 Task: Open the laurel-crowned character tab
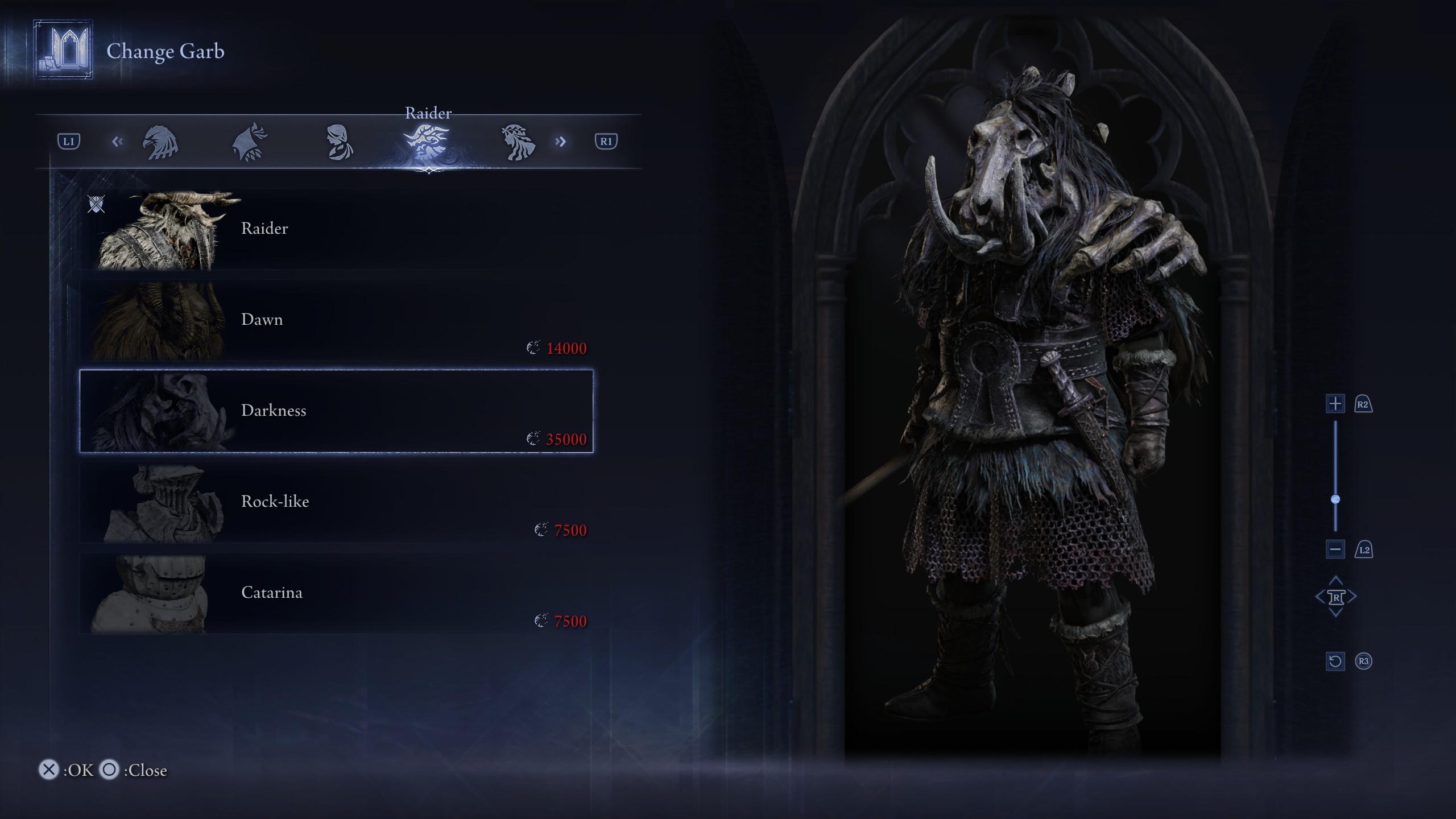pyautogui.click(x=517, y=142)
